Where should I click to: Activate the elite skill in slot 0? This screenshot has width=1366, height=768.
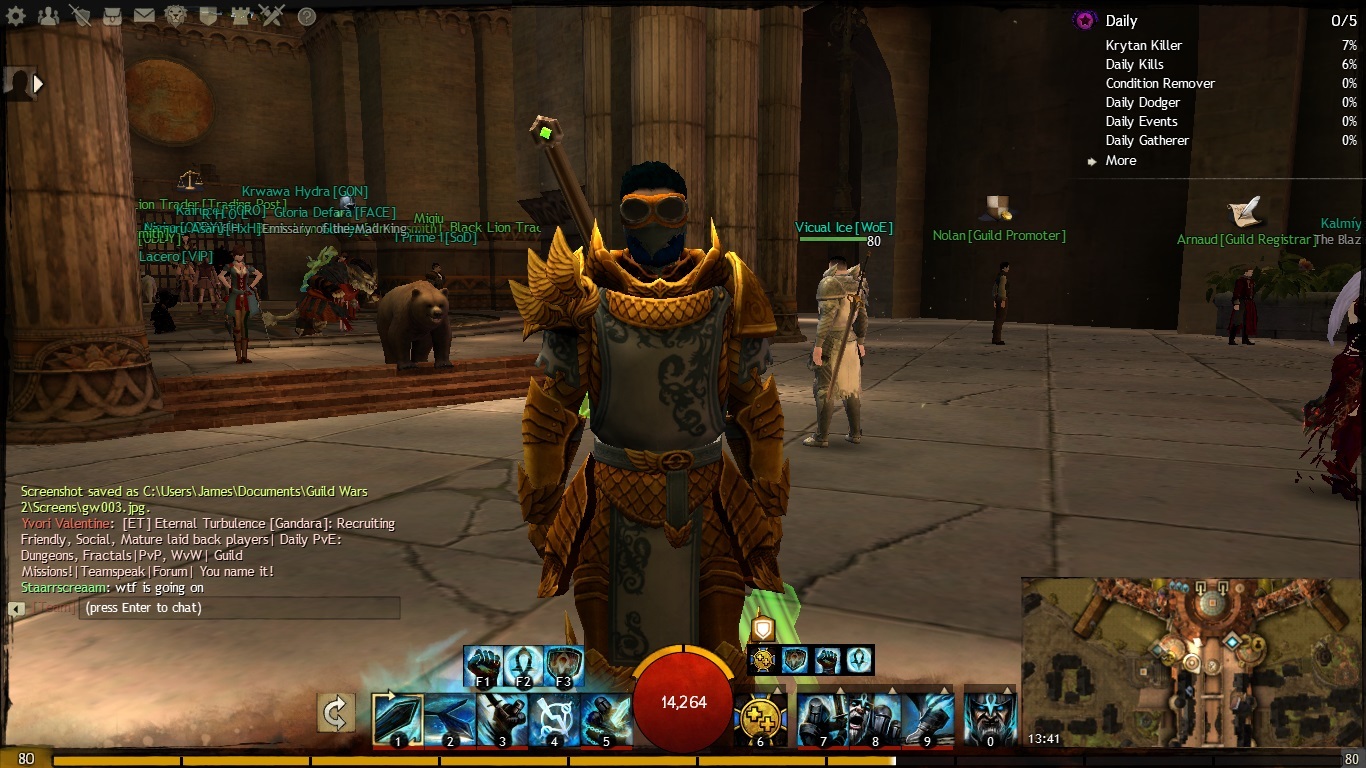point(990,719)
